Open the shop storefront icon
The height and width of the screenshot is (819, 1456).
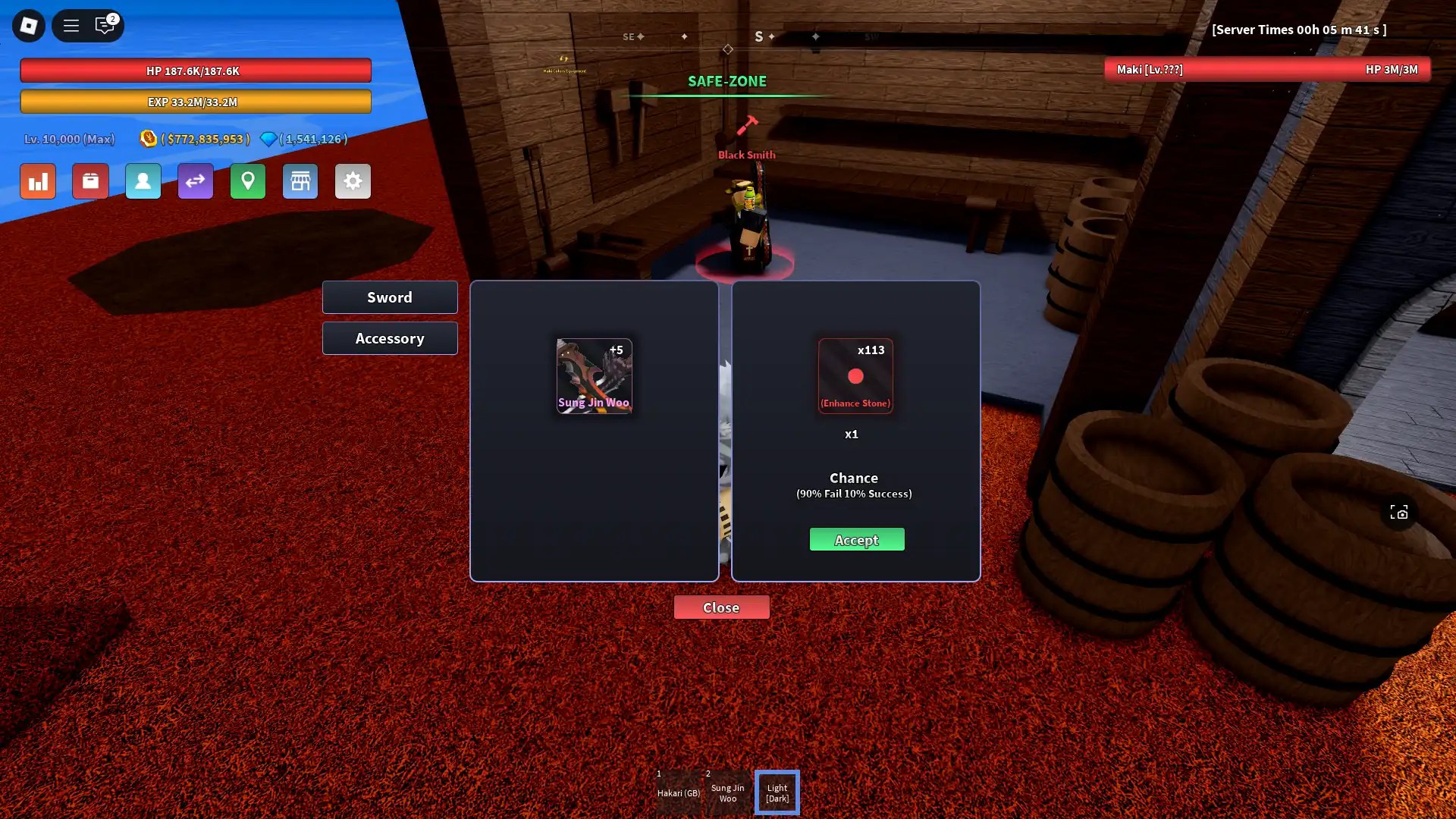click(x=300, y=181)
